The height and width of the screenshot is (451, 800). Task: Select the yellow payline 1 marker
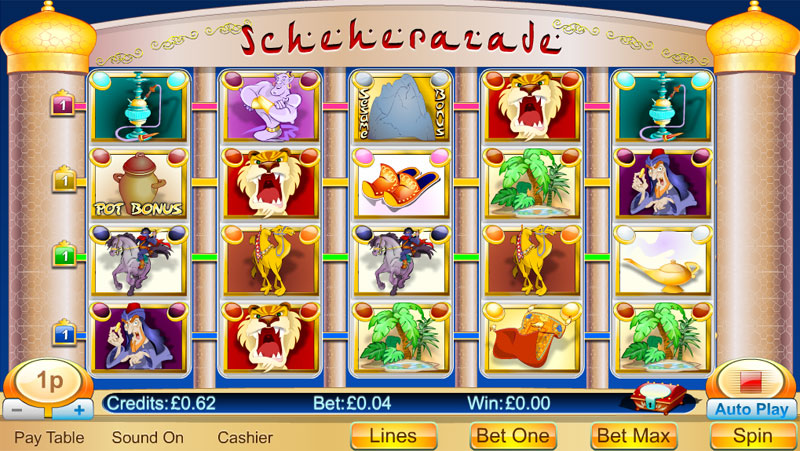(x=64, y=182)
